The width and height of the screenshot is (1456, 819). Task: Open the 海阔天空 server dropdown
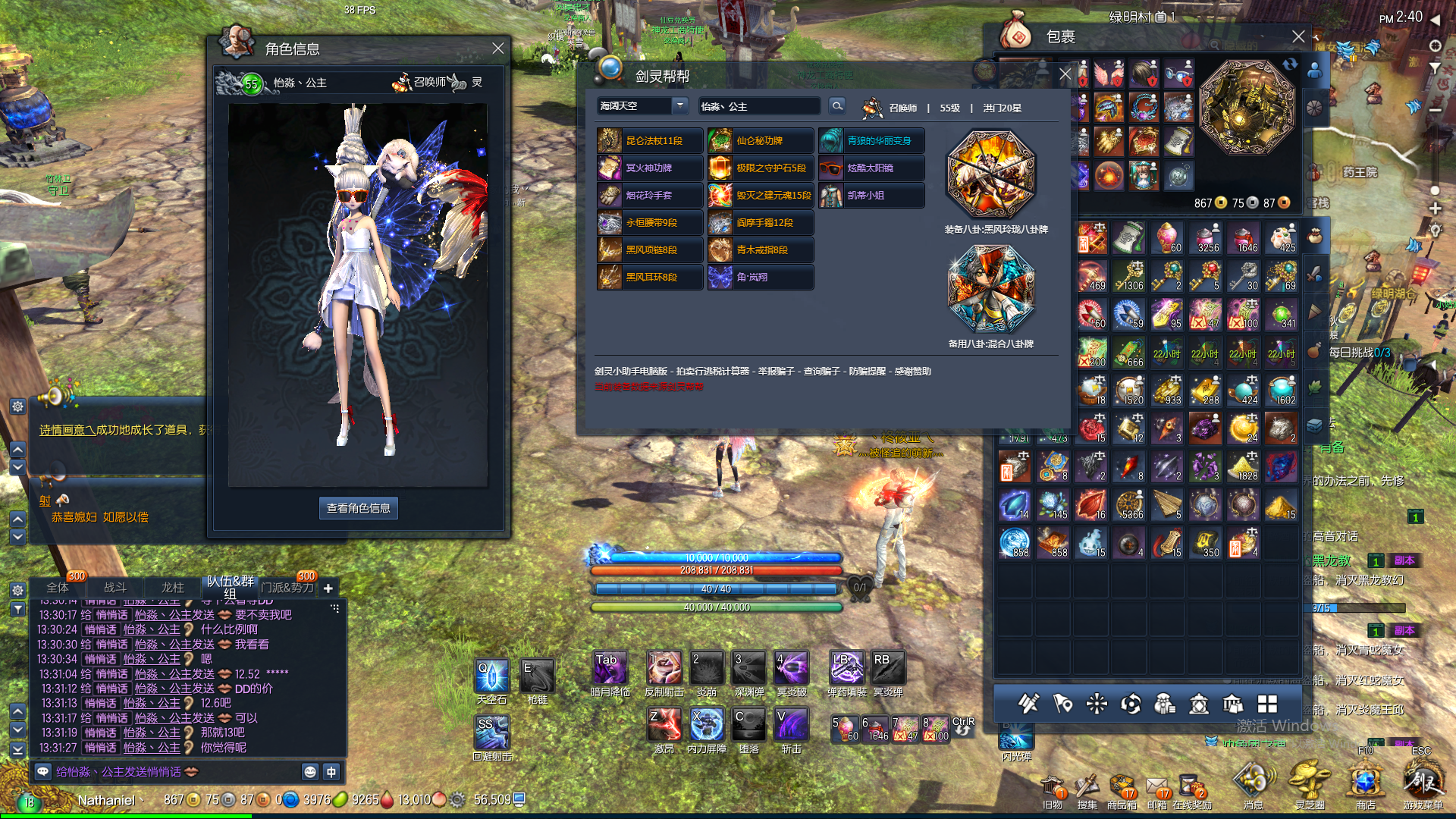[x=679, y=106]
